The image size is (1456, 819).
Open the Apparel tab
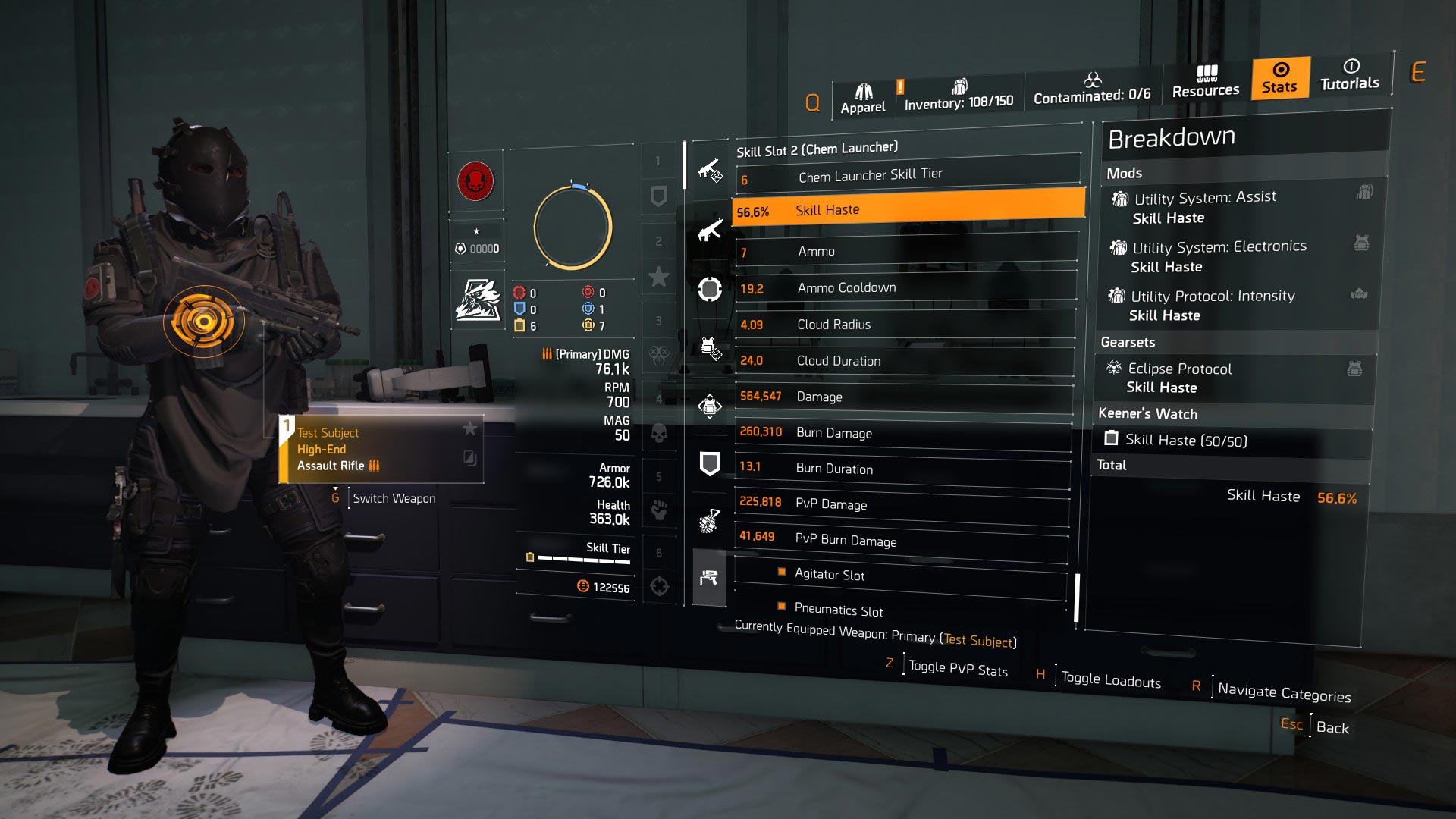[863, 100]
